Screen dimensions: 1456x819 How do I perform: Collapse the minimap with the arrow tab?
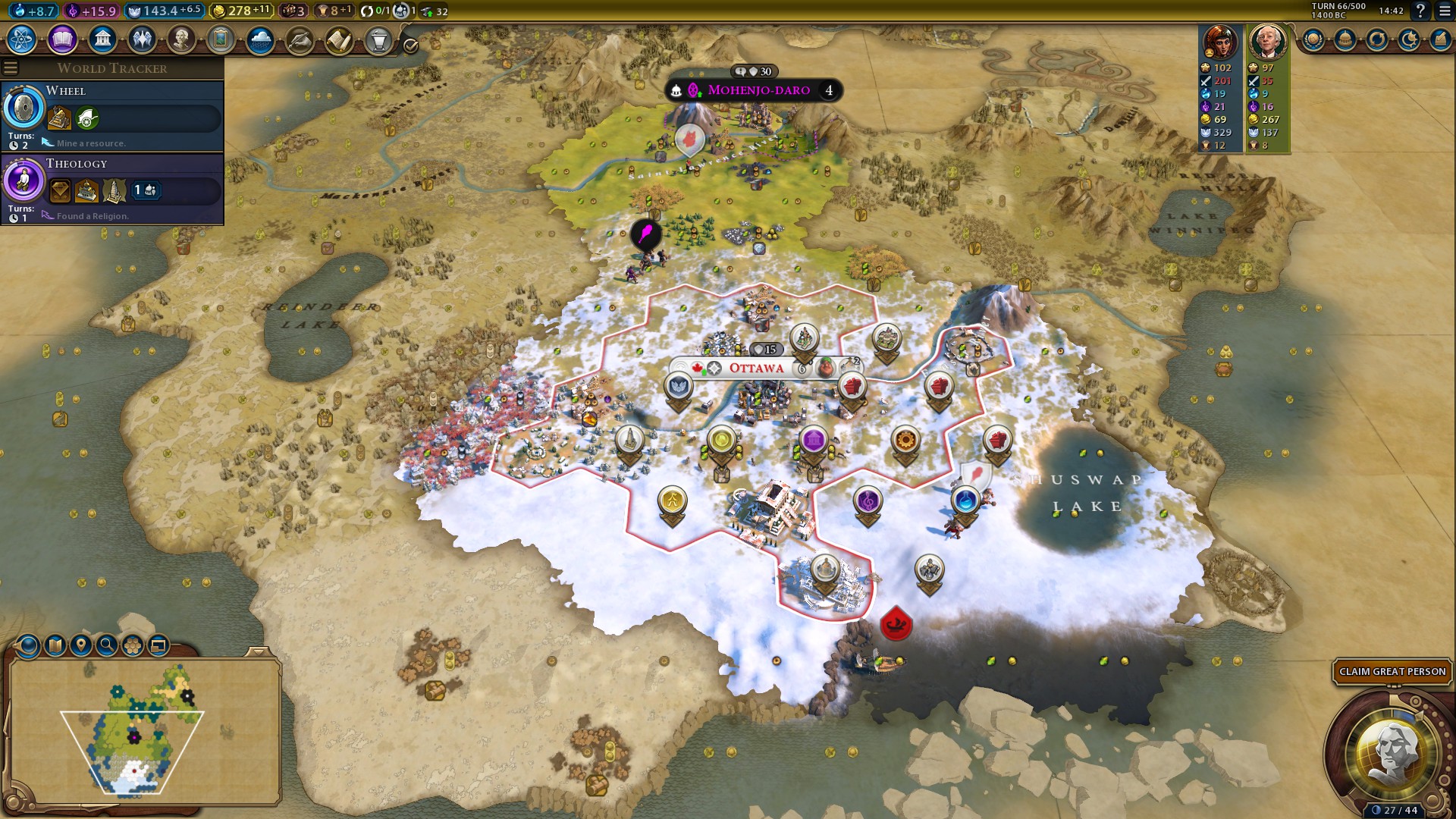point(259,651)
